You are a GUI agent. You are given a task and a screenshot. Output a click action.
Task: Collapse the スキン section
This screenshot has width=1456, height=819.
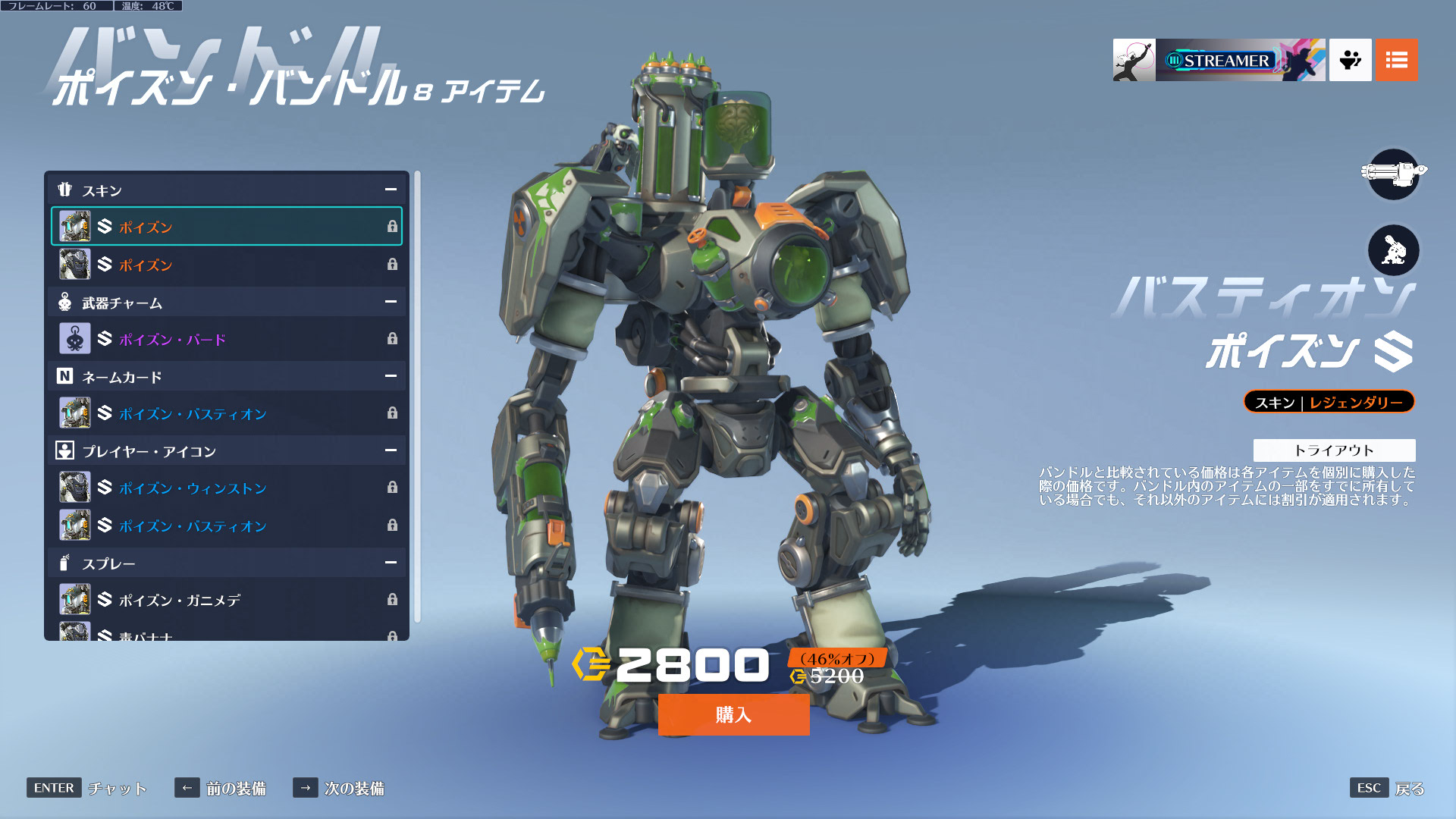tap(391, 190)
